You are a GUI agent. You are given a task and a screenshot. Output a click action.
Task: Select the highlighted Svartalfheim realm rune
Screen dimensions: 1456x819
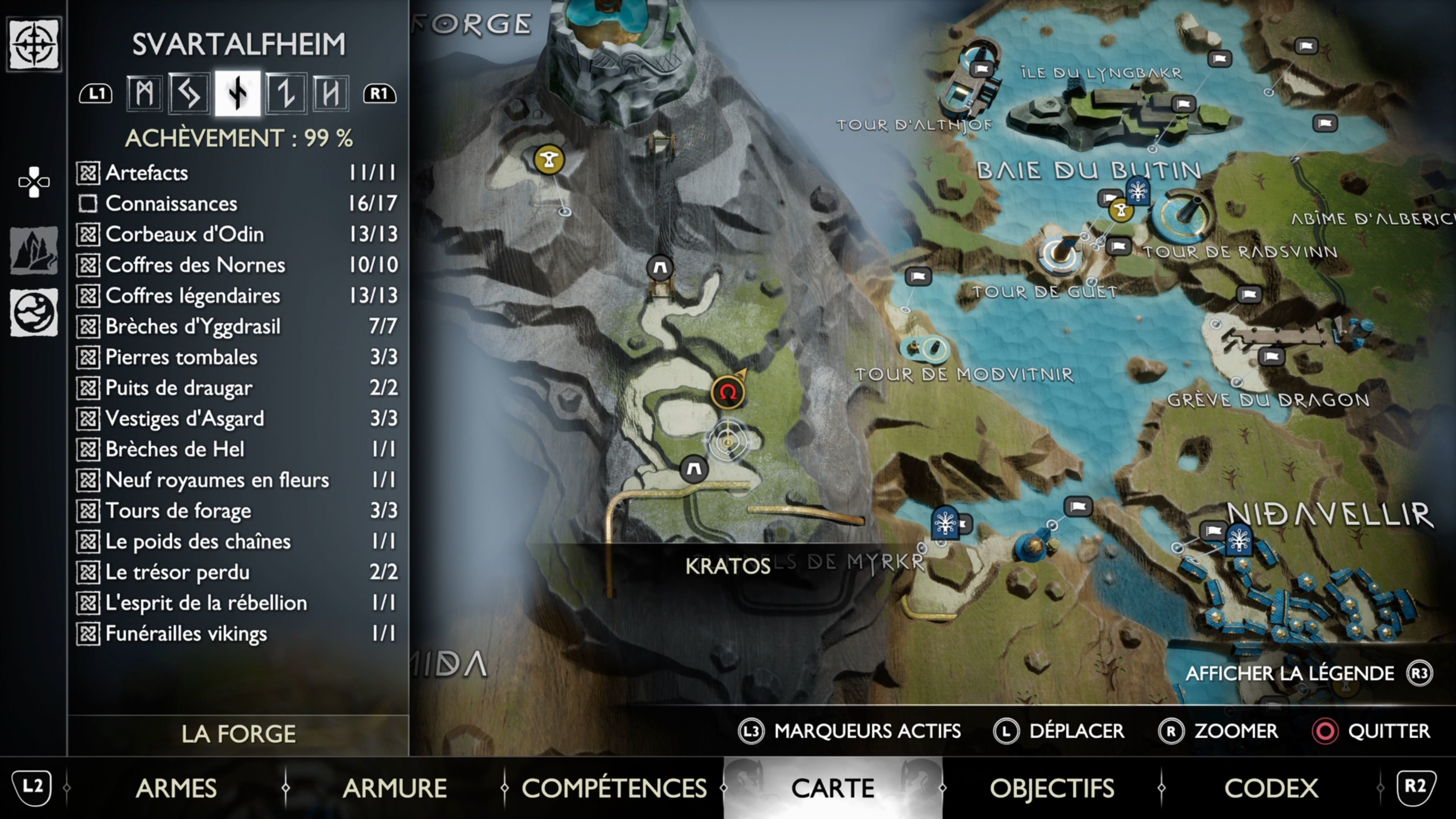pyautogui.click(x=238, y=93)
